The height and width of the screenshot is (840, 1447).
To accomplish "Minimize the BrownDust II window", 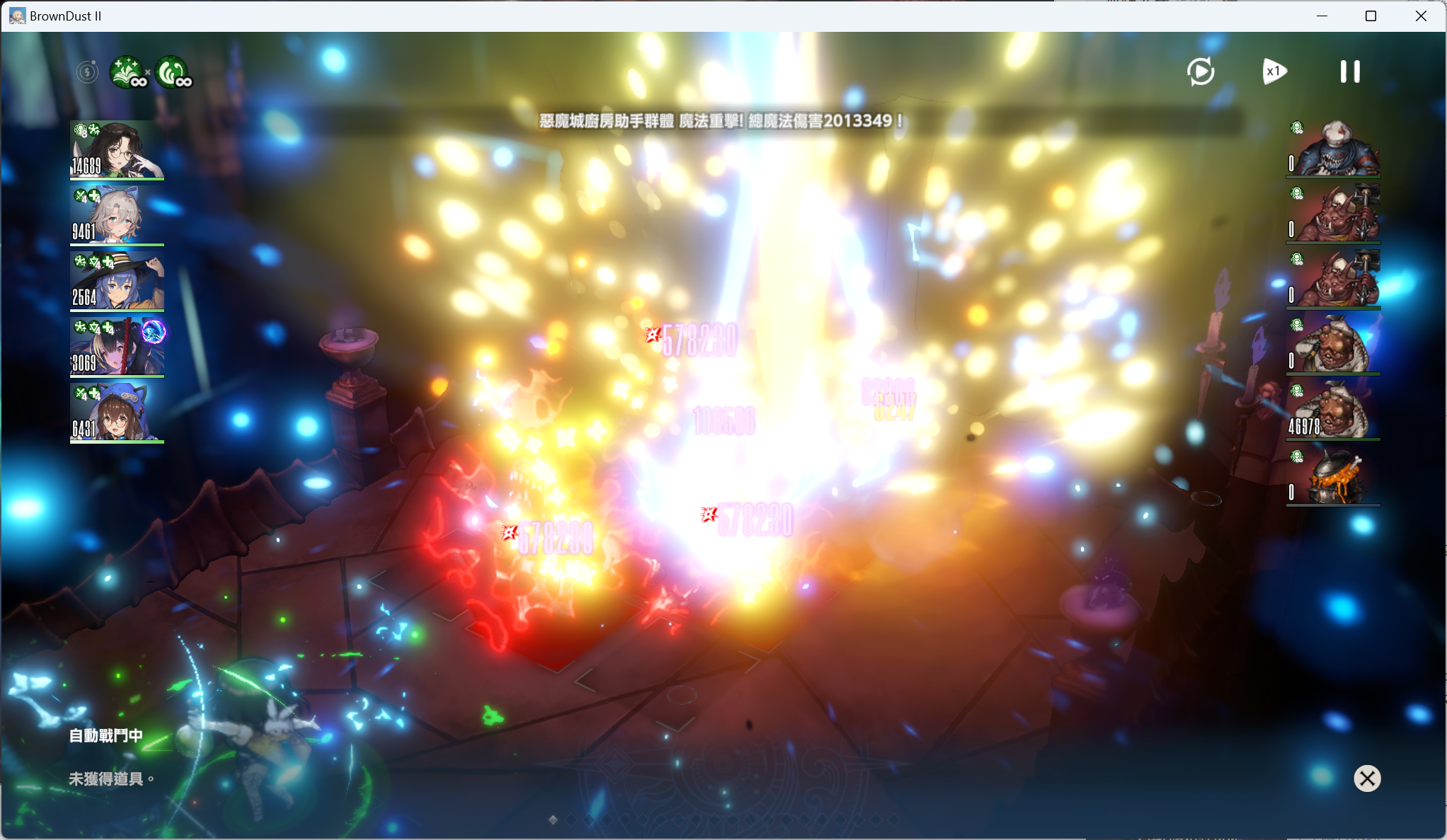I will tap(1322, 16).
